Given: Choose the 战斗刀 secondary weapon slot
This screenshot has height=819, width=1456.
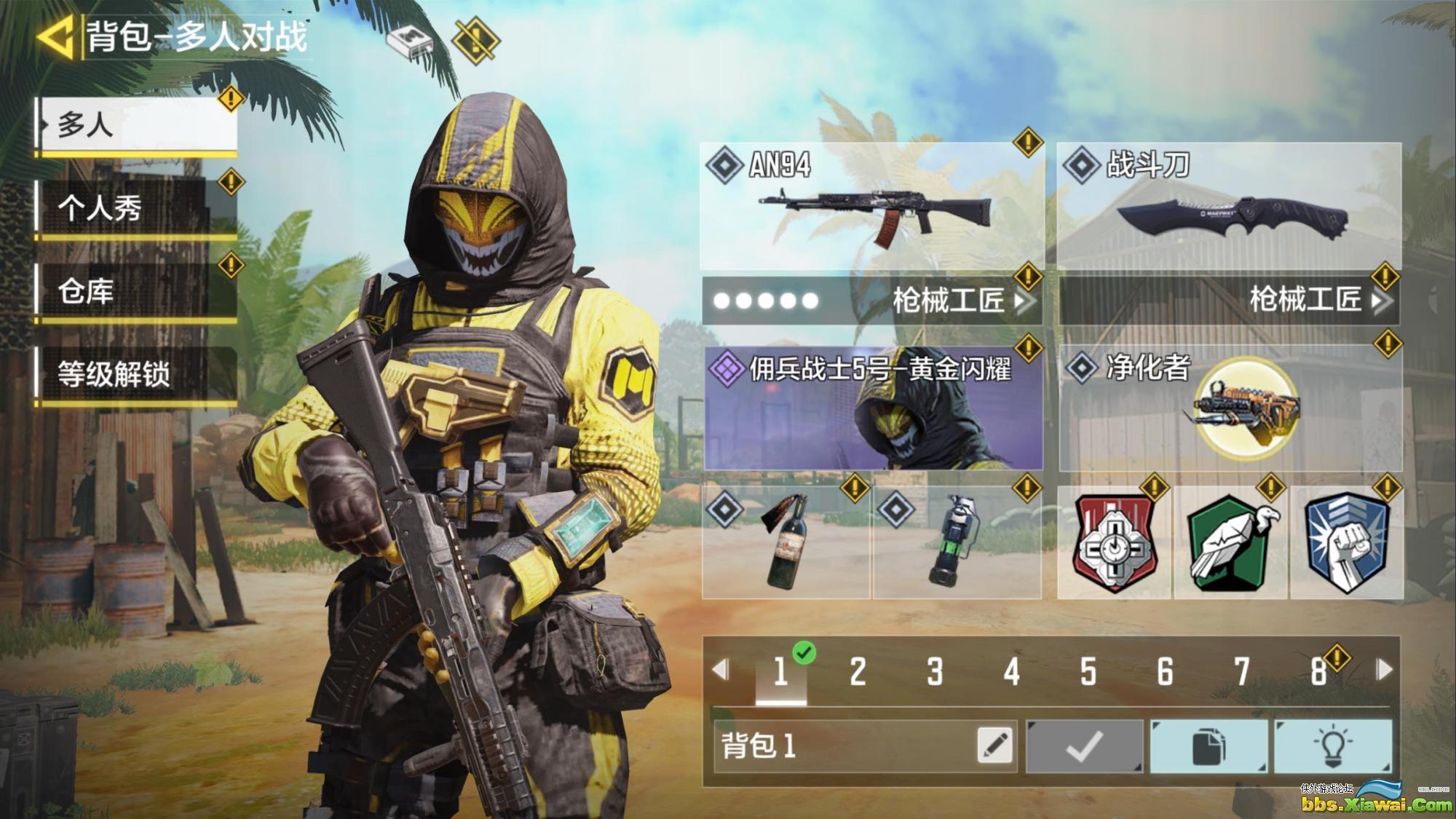Looking at the screenshot, I should click(x=1229, y=206).
